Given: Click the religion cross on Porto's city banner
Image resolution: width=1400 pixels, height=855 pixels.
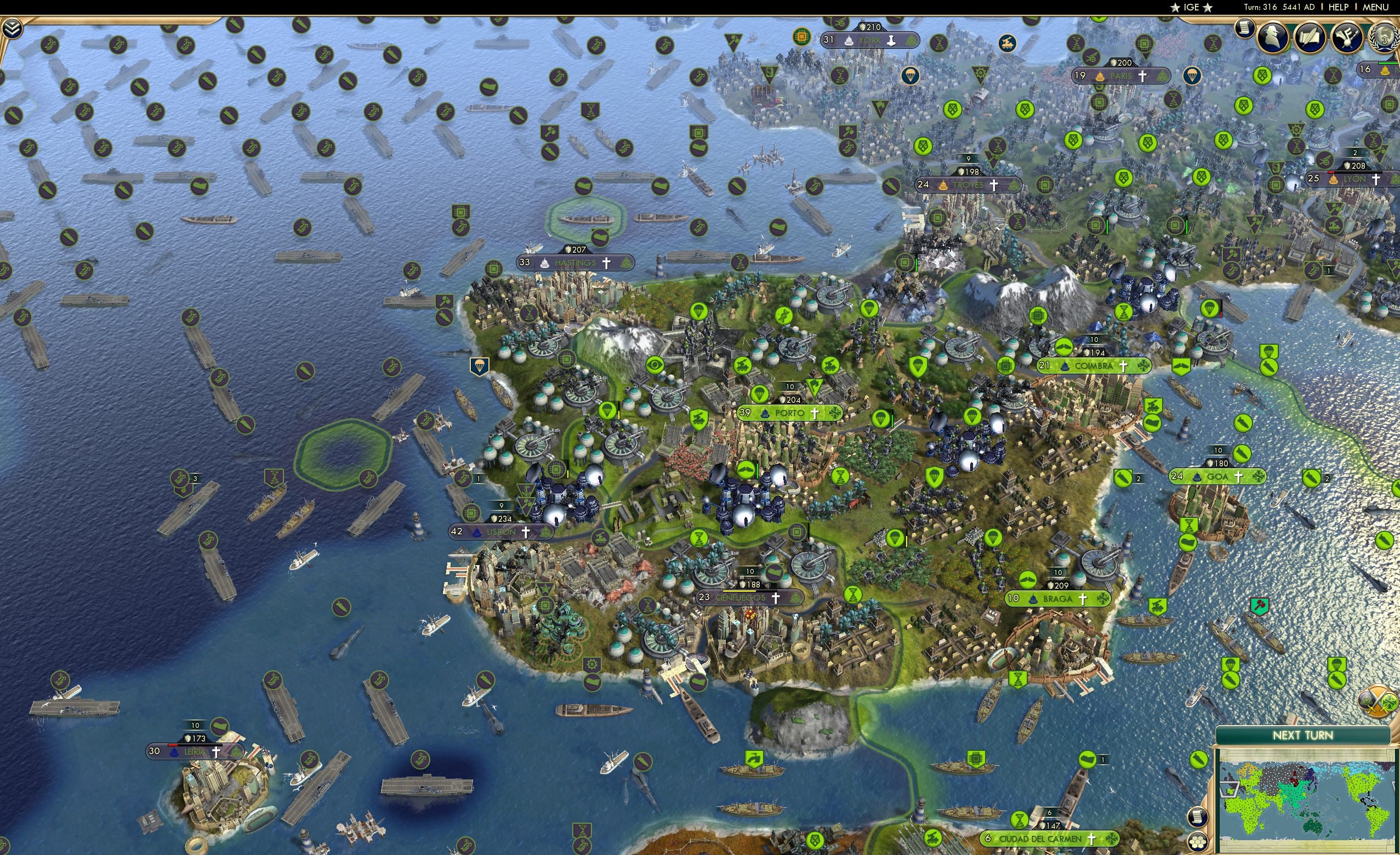Looking at the screenshot, I should pyautogui.click(x=816, y=415).
